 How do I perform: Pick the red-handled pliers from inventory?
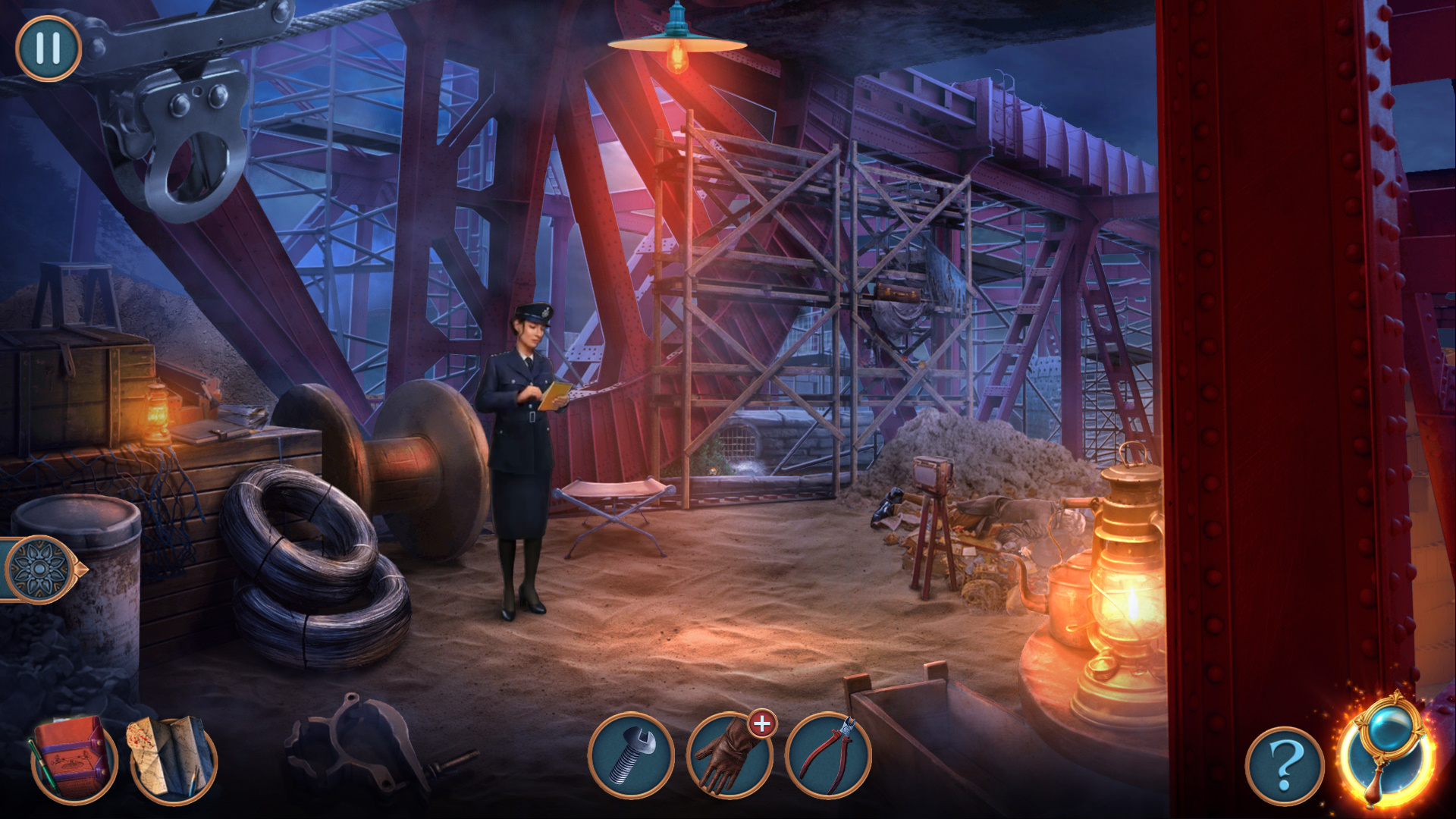pos(827,755)
